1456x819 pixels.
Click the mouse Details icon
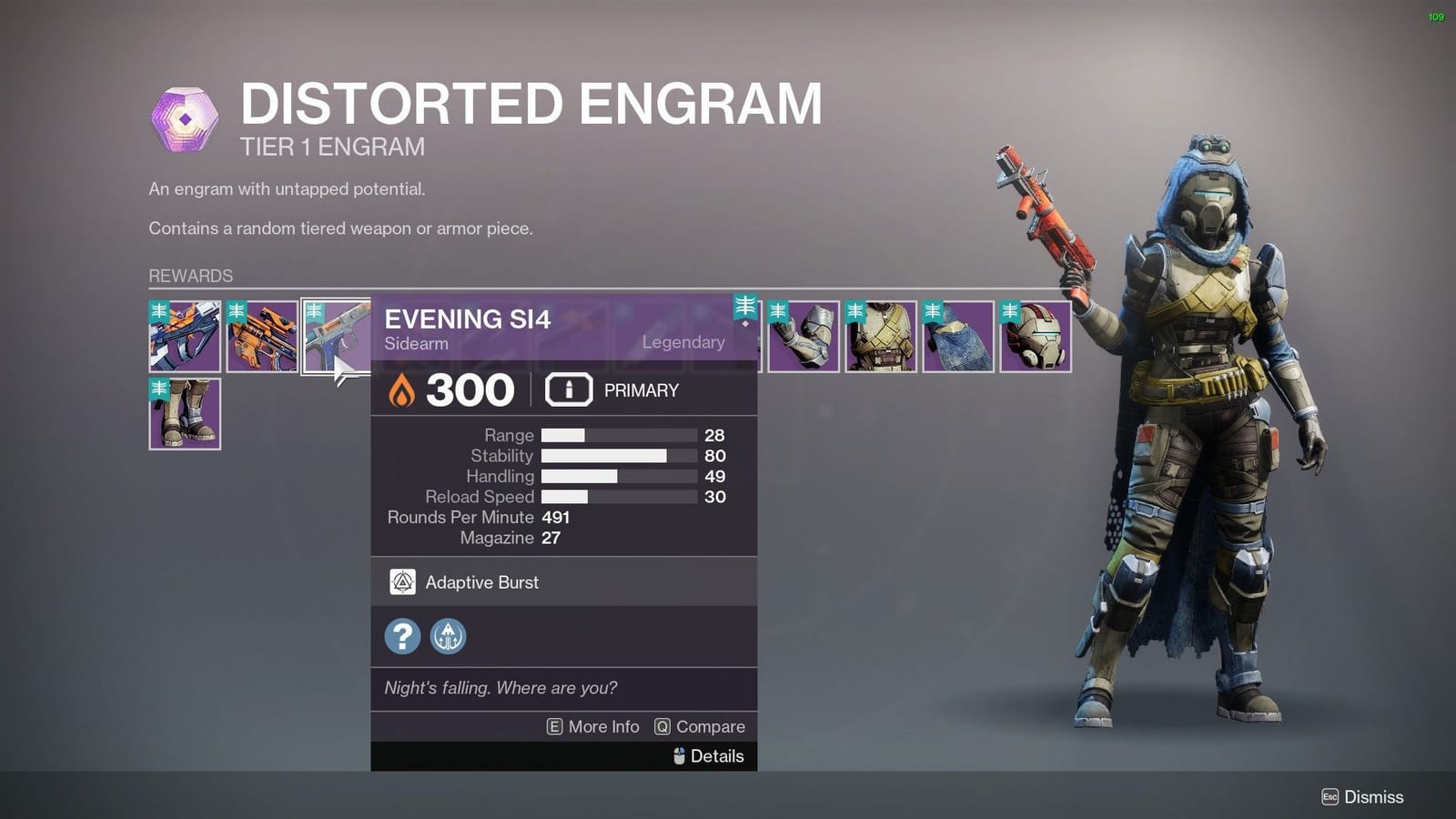[x=677, y=756]
